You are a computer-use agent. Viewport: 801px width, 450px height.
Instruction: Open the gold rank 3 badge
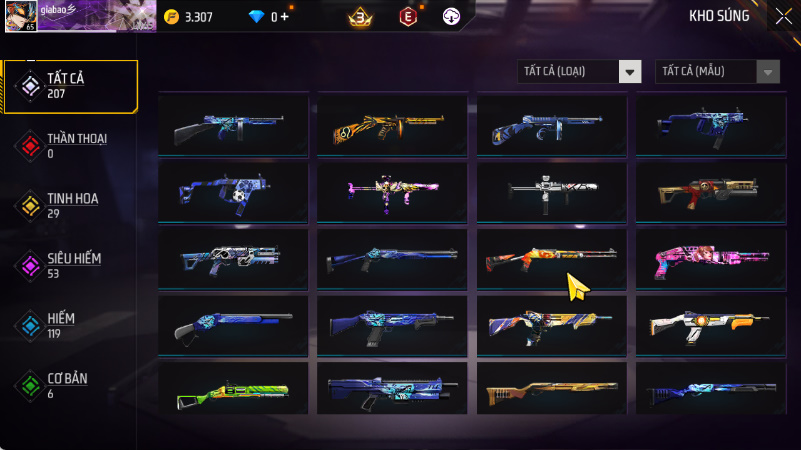[361, 17]
